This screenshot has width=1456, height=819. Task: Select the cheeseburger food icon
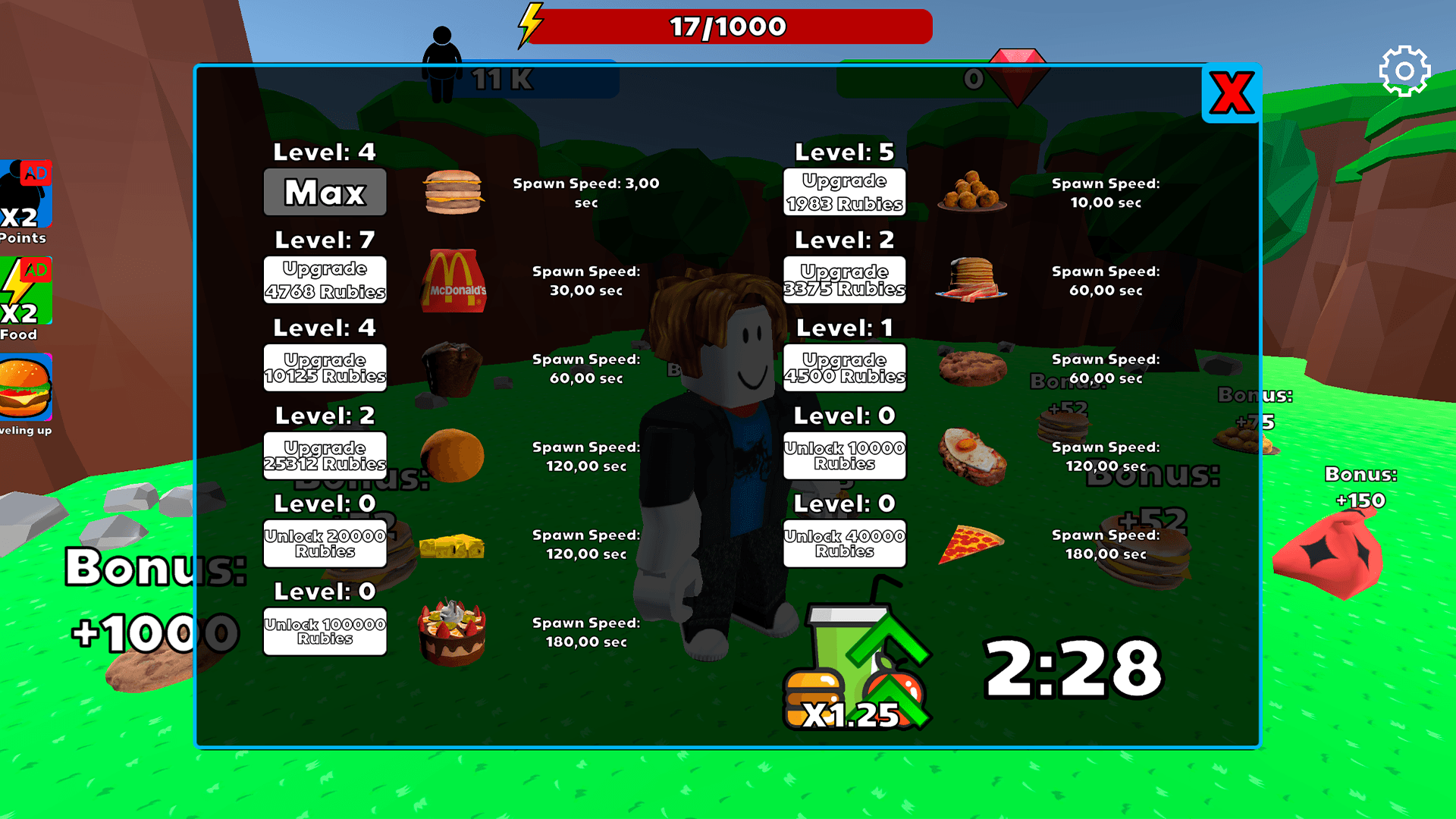coord(453,192)
